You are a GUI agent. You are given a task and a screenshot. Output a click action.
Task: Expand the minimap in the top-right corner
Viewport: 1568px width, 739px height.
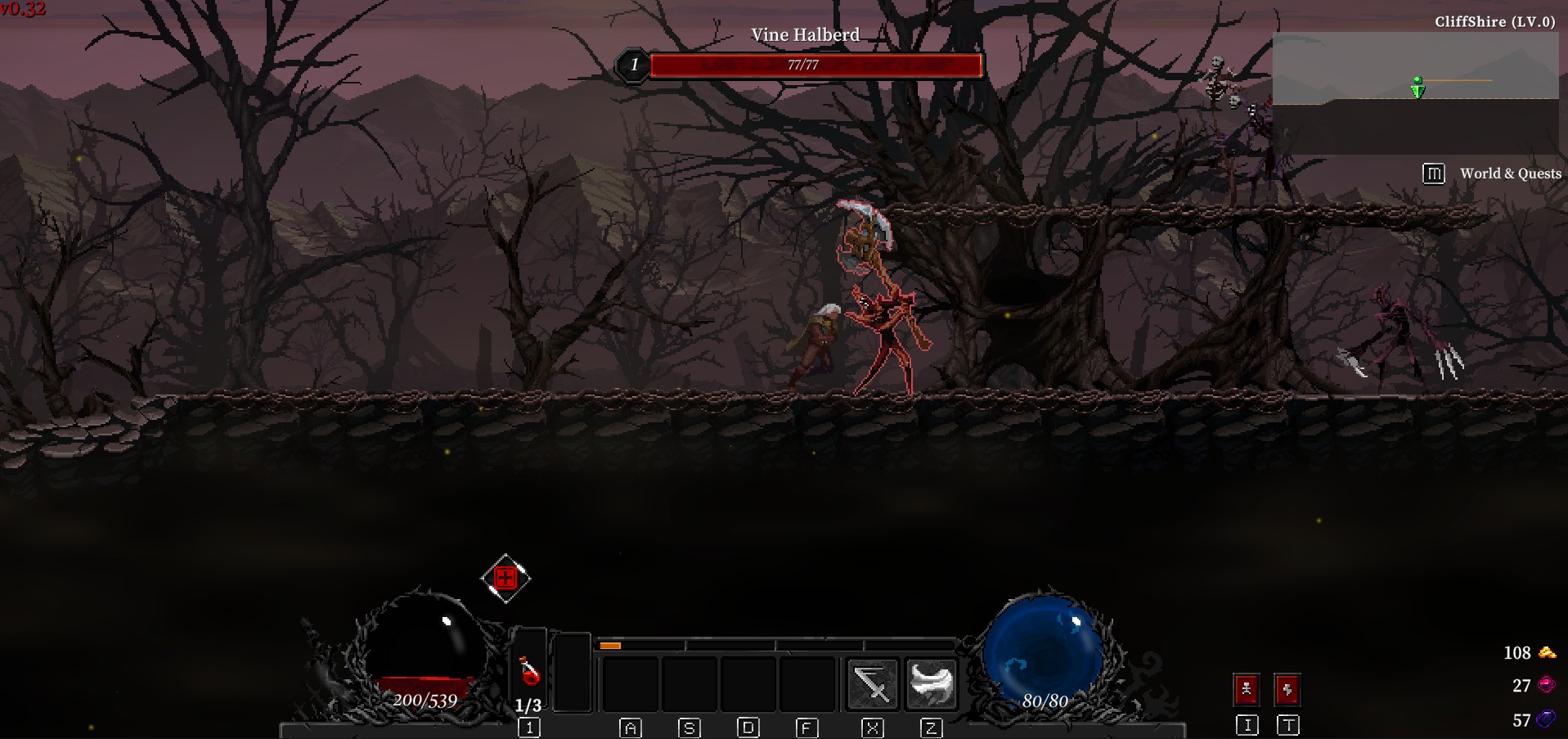[x=1415, y=90]
